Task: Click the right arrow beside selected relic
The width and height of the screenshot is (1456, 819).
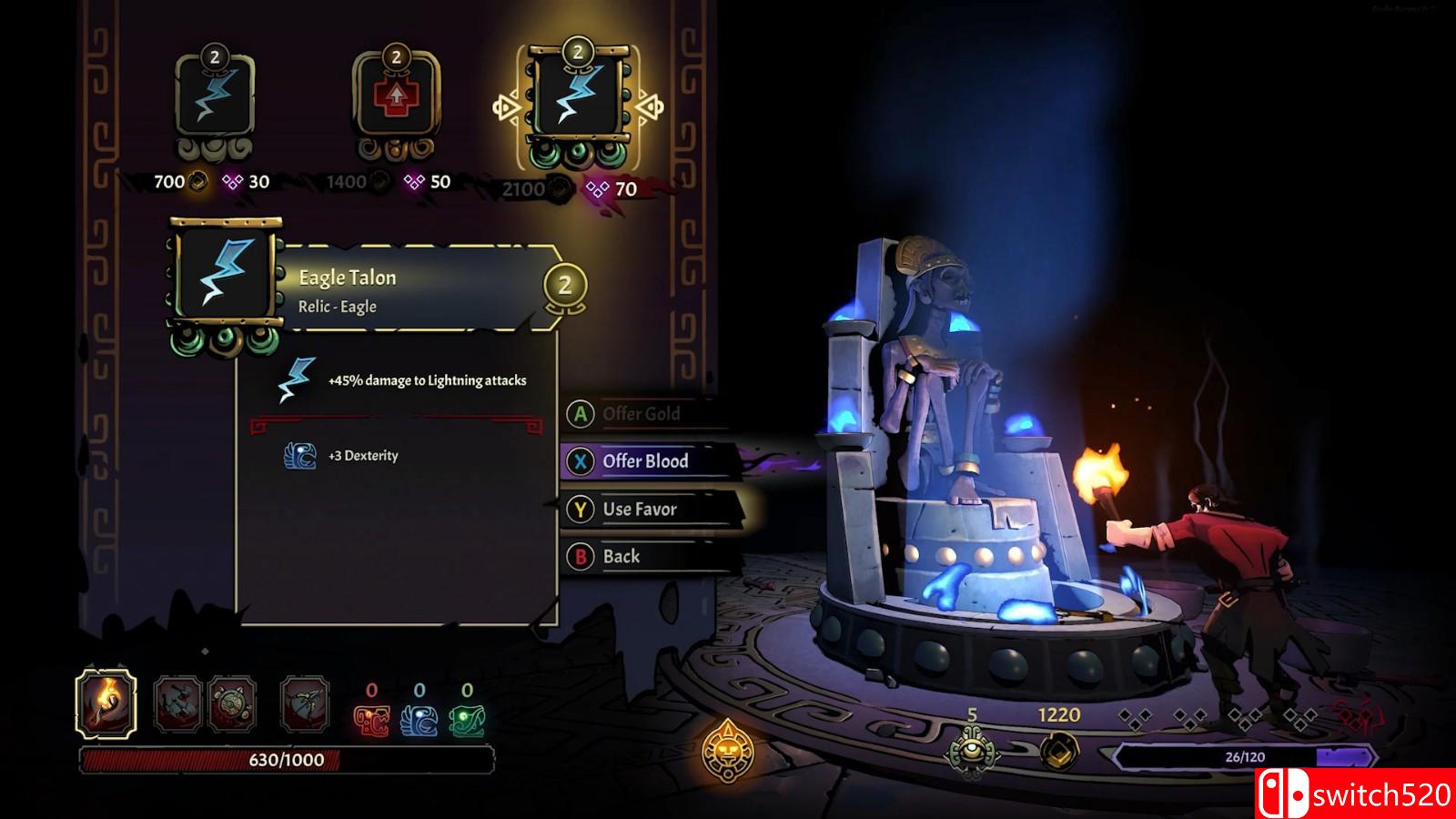Action: pos(650,108)
